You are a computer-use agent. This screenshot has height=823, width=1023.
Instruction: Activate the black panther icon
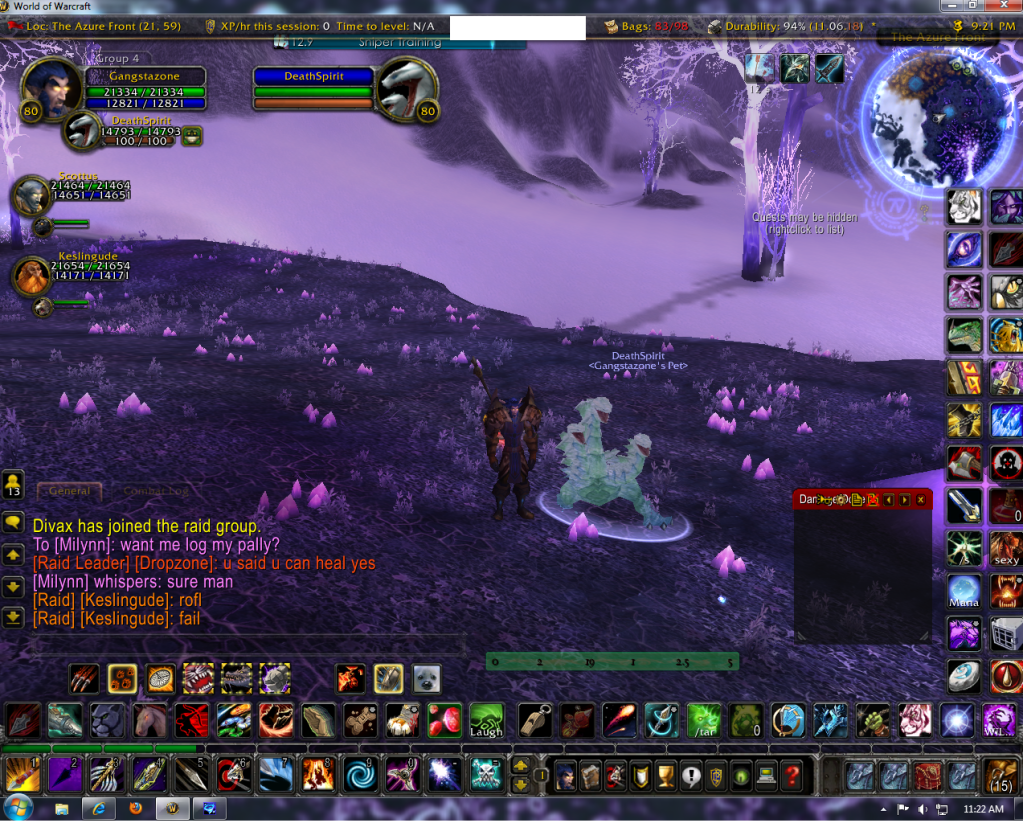click(x=107, y=720)
